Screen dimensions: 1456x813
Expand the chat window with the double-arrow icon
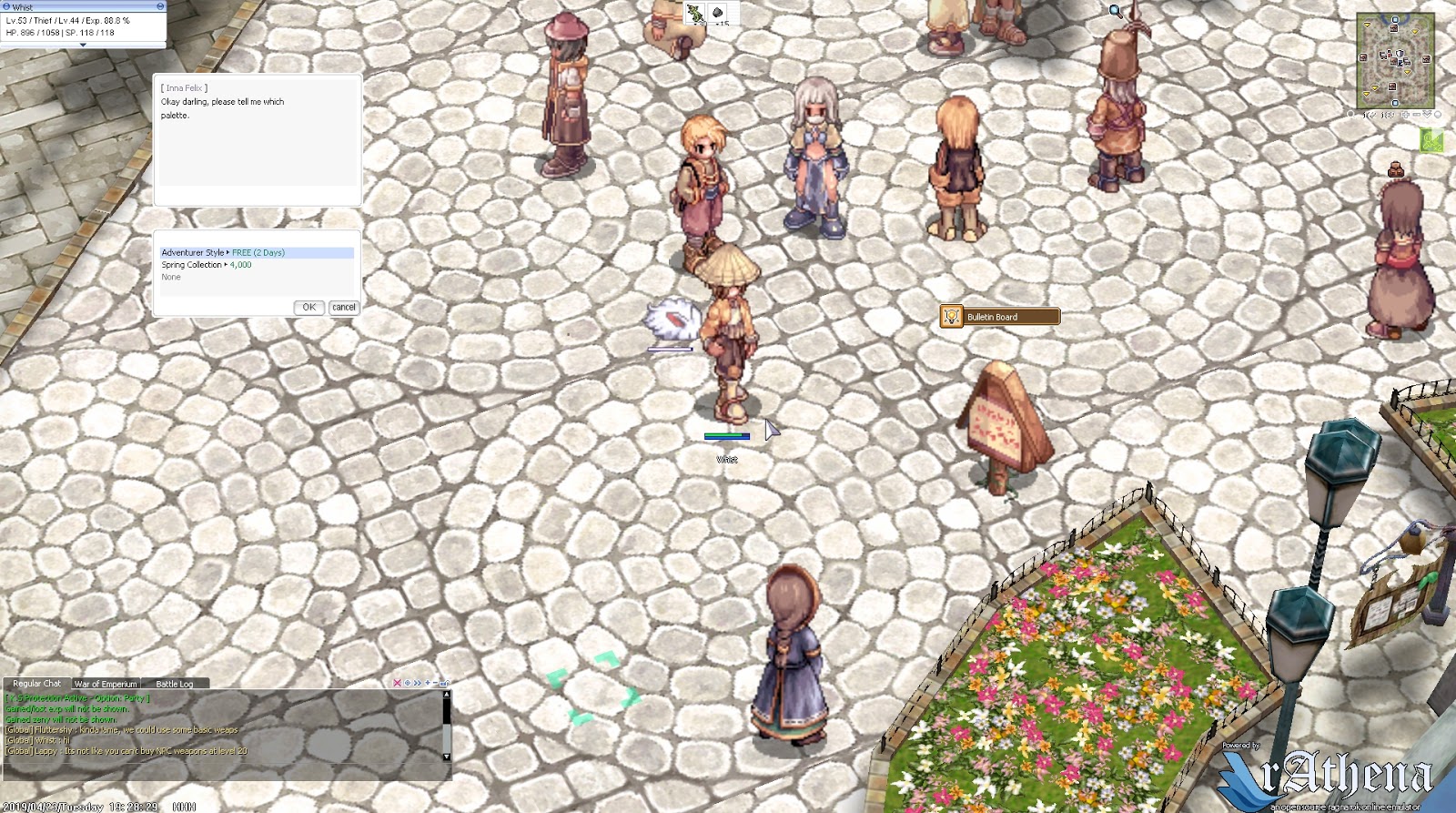(x=417, y=683)
